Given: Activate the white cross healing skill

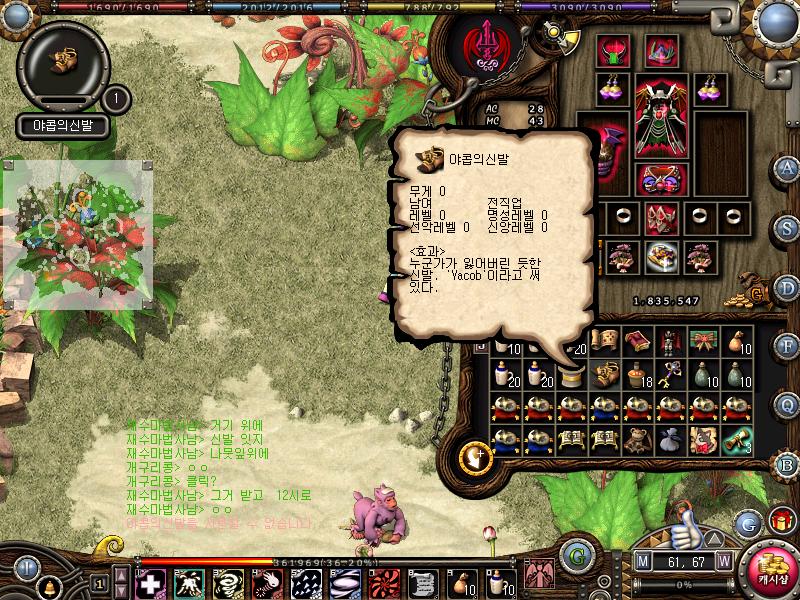Looking at the screenshot, I should pos(150,582).
